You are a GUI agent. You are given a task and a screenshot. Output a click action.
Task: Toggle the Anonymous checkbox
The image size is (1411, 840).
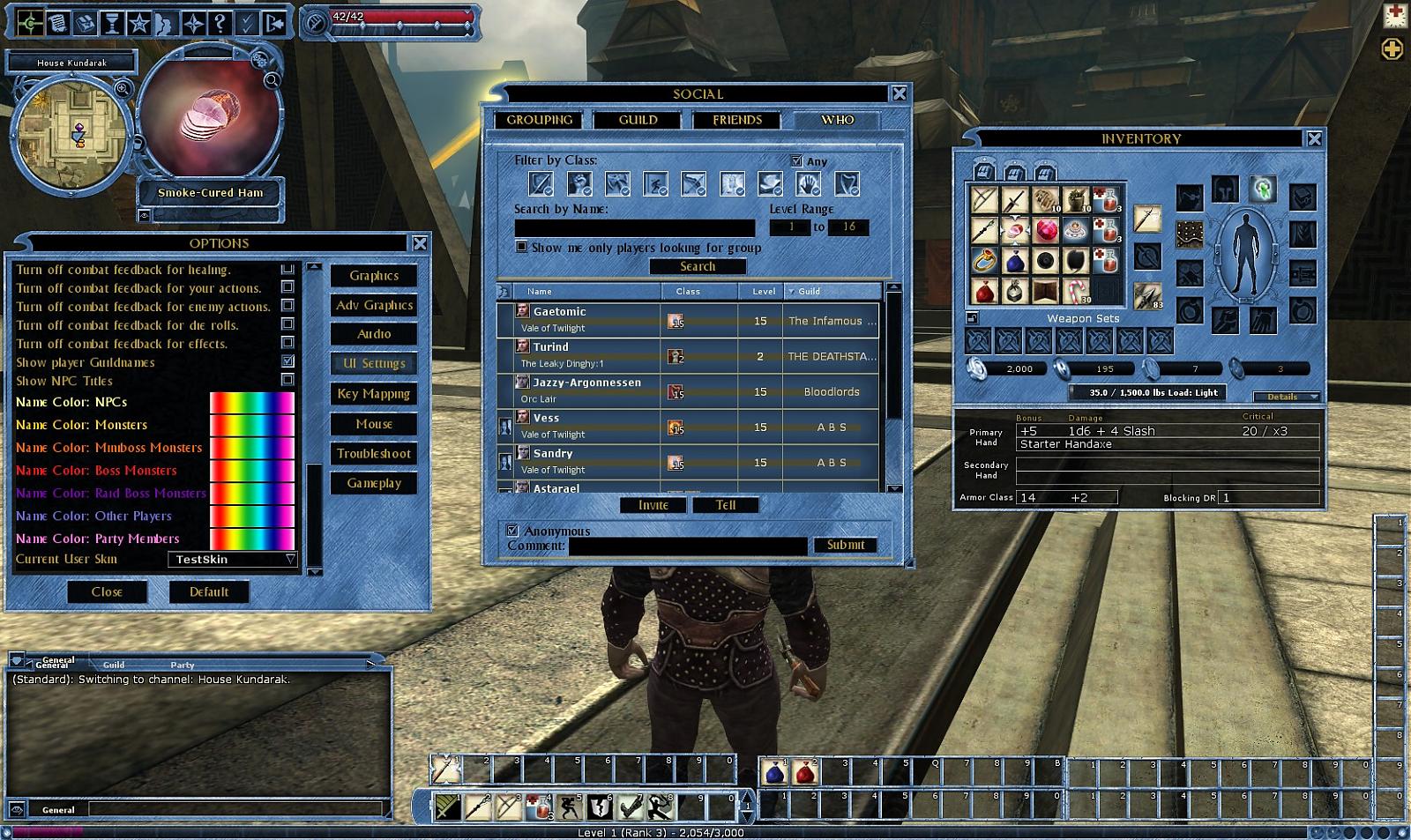[511, 531]
